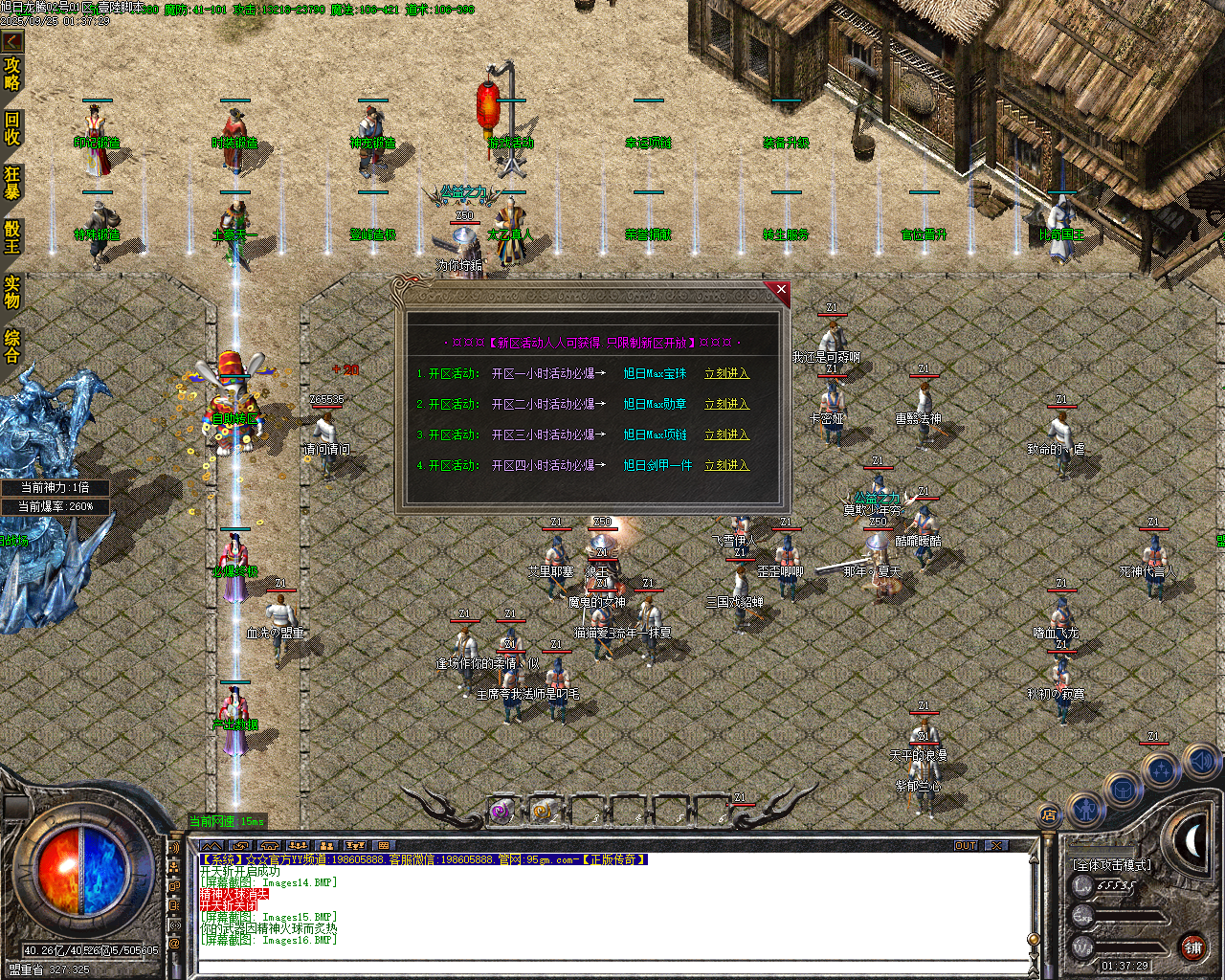Click 立刻进入 beside 旭日Max宝珠

[729, 374]
